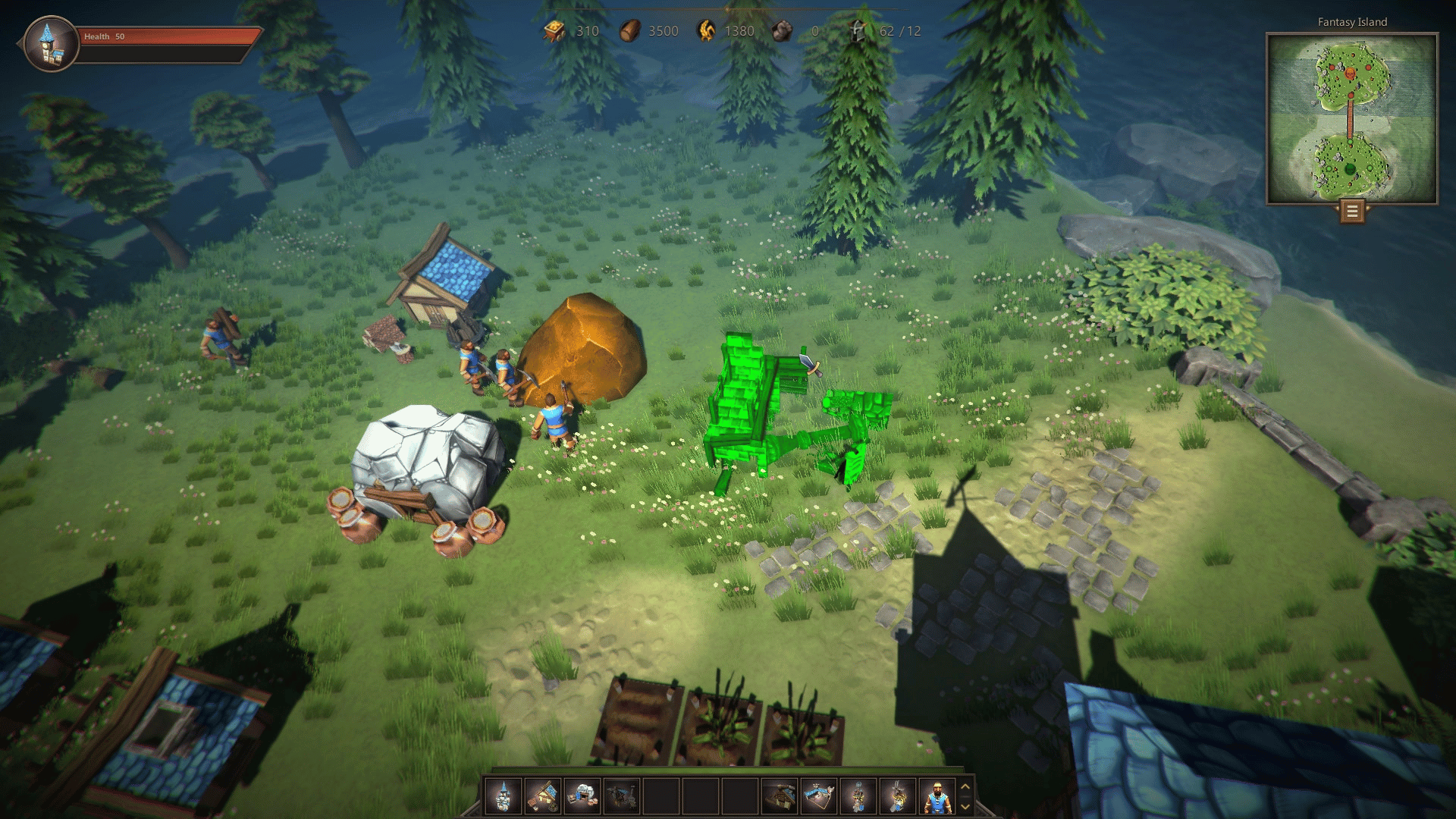The width and height of the screenshot is (1456, 819).
Task: Open the menu button below the minimap
Action: coord(1352,212)
